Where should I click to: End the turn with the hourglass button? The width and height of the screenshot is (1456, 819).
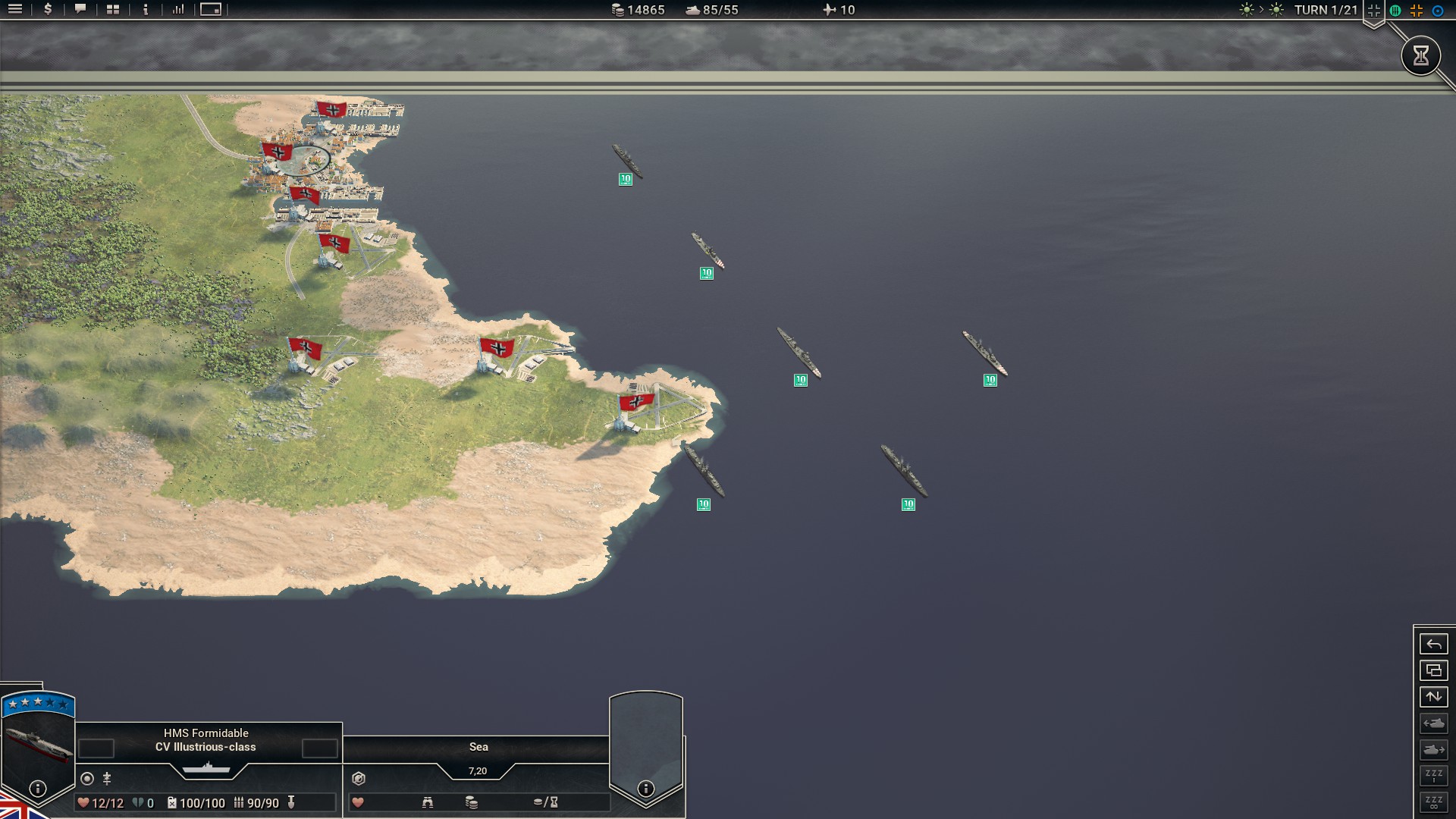[1420, 55]
